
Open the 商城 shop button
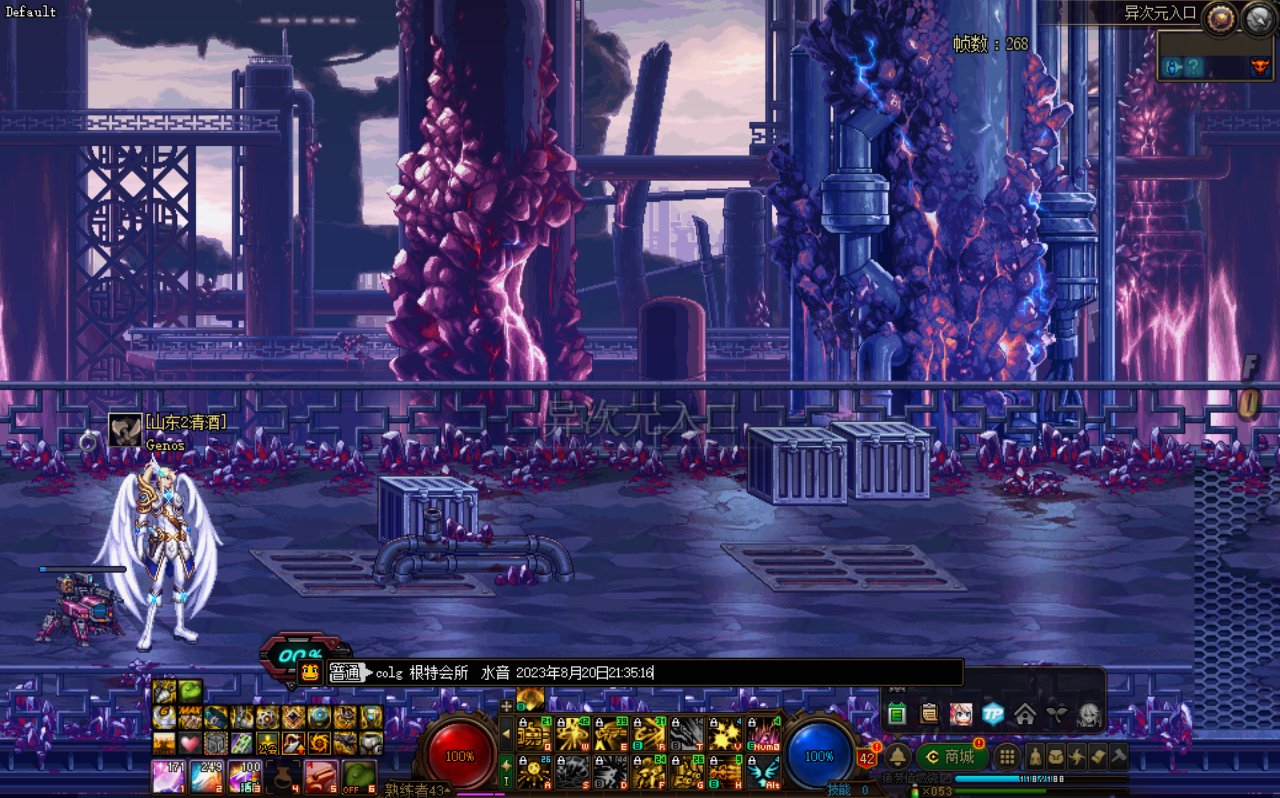click(951, 756)
